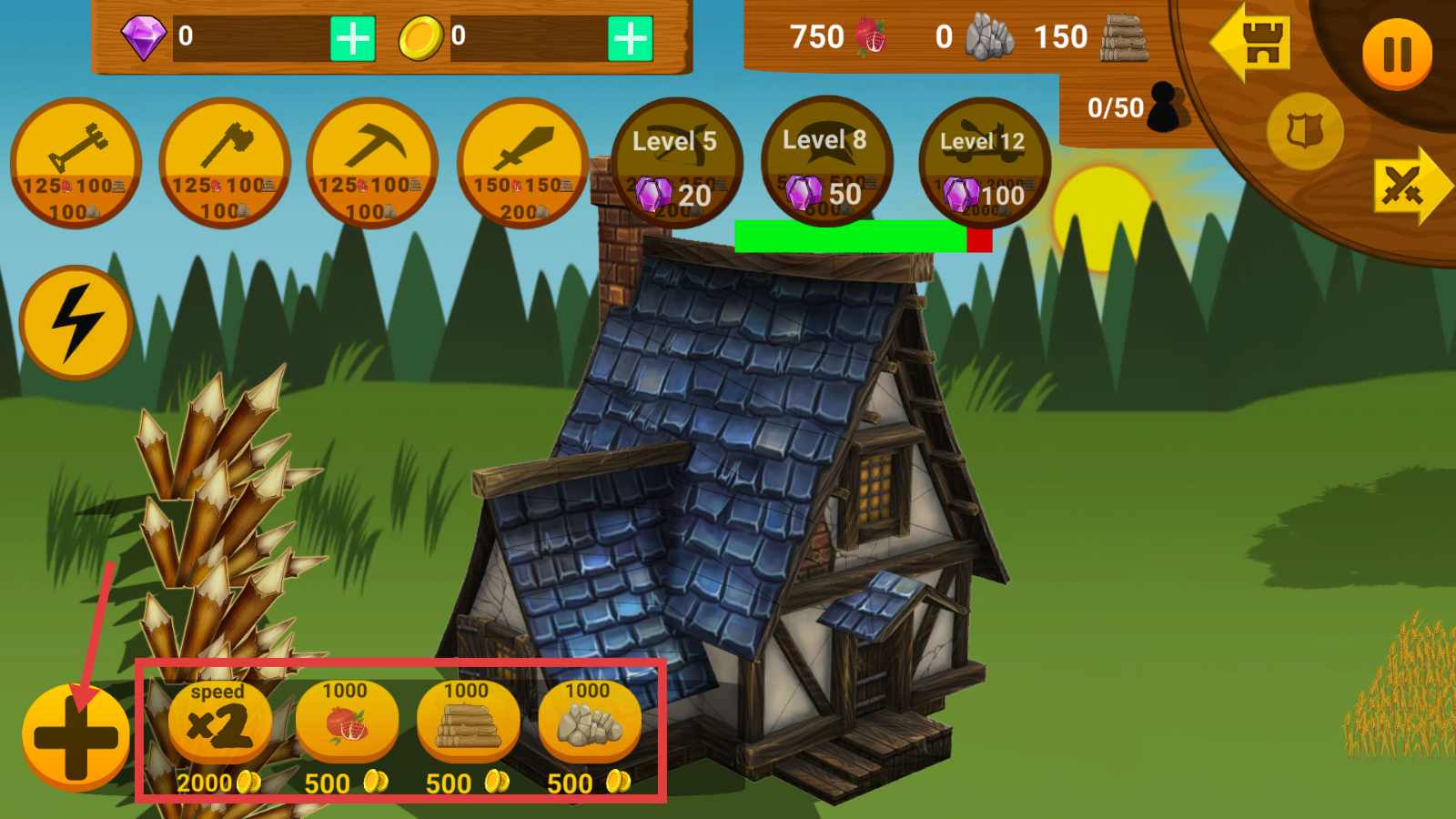Select the Level 5 unit for 20 gems
Screen dimensions: 1456x819
tap(676, 163)
